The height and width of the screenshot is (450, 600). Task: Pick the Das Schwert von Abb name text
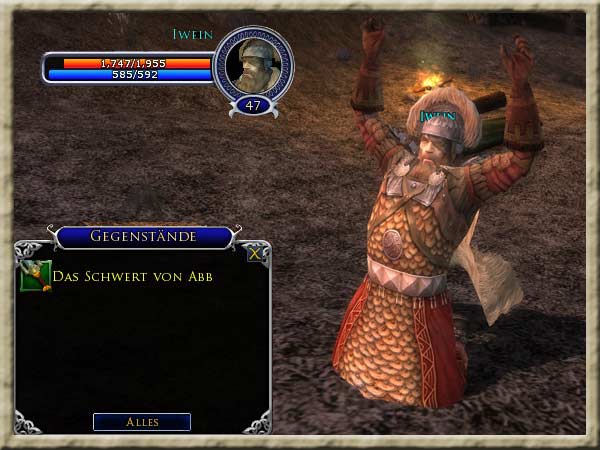tap(132, 276)
